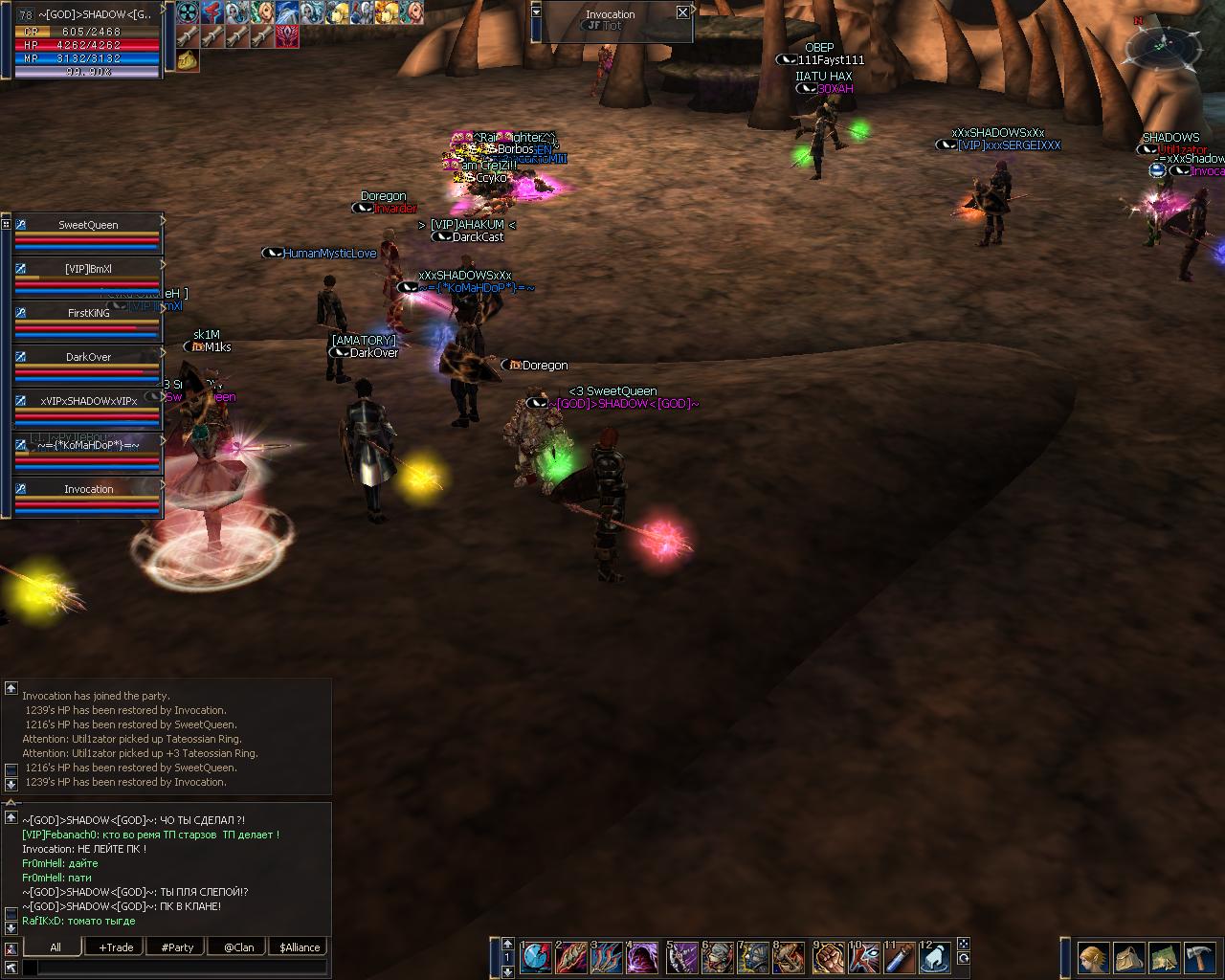Screen dimensions: 1225x980
Task: Select SweetQueen in the party list
Action: click(x=88, y=225)
